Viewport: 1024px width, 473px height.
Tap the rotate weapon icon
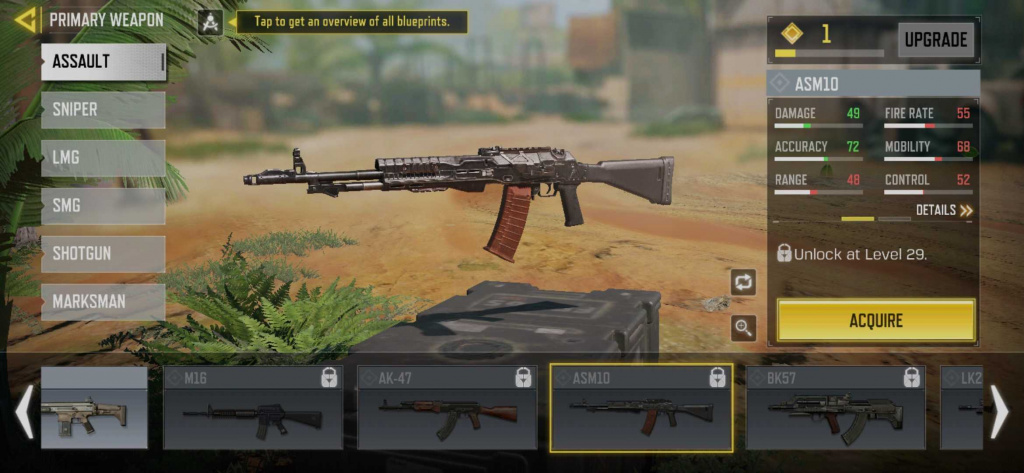(x=743, y=283)
